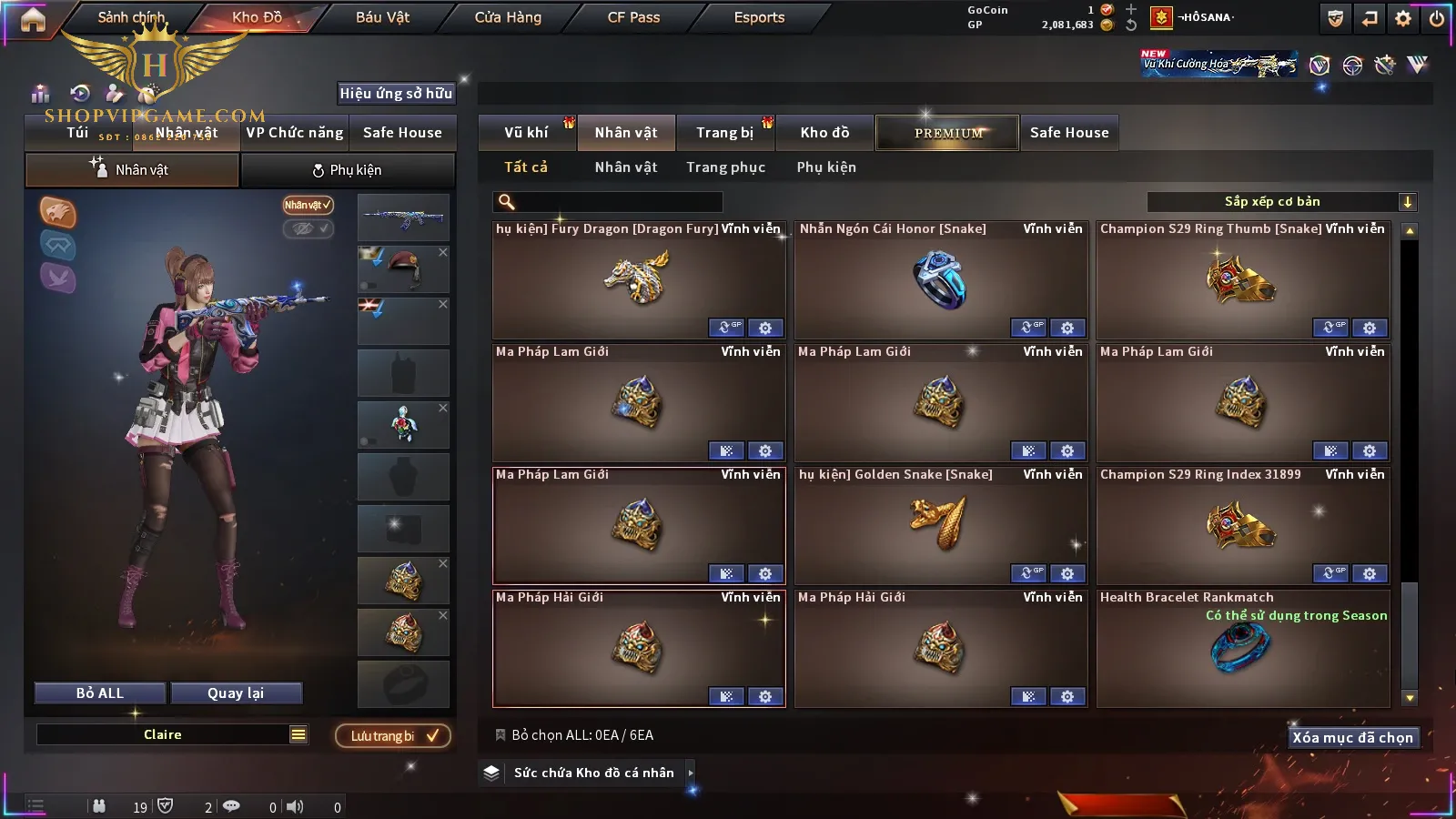Open the PREMIUM tab
Screen dimensions: 1456x819
pyautogui.click(x=947, y=133)
